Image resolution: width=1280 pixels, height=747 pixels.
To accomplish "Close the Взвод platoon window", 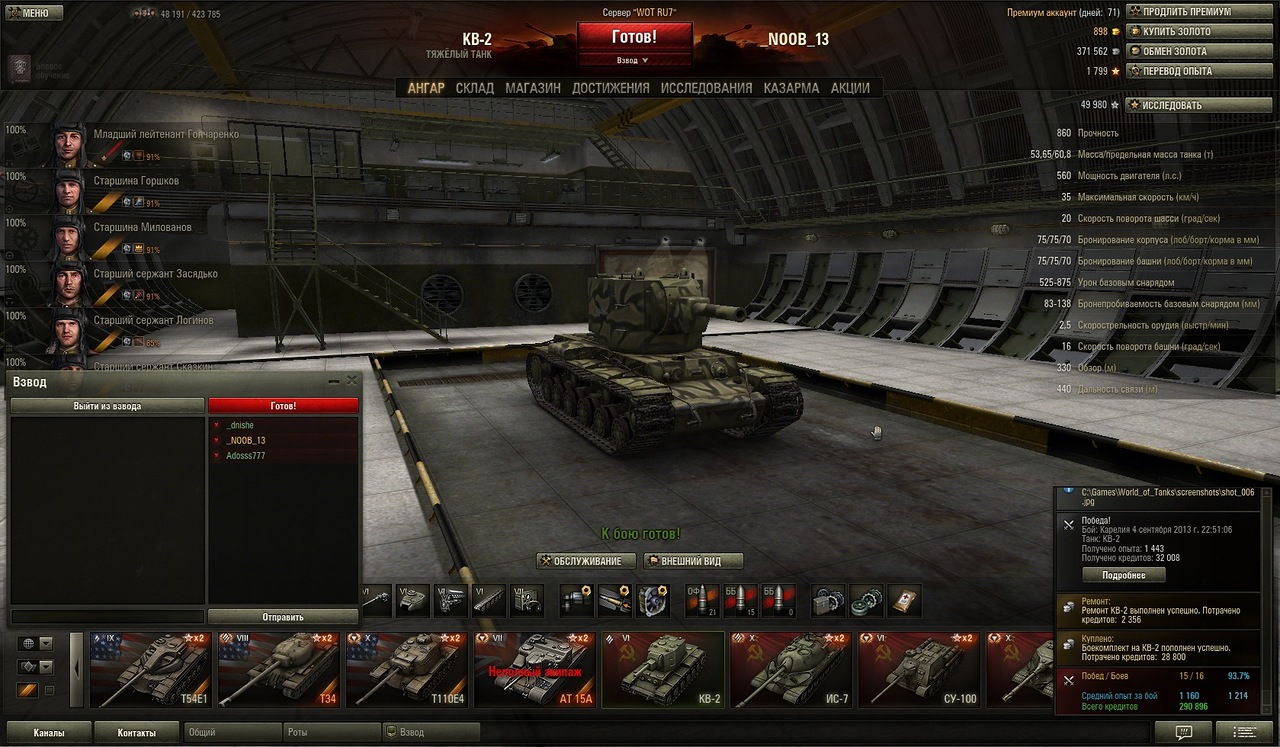I will pos(351,381).
